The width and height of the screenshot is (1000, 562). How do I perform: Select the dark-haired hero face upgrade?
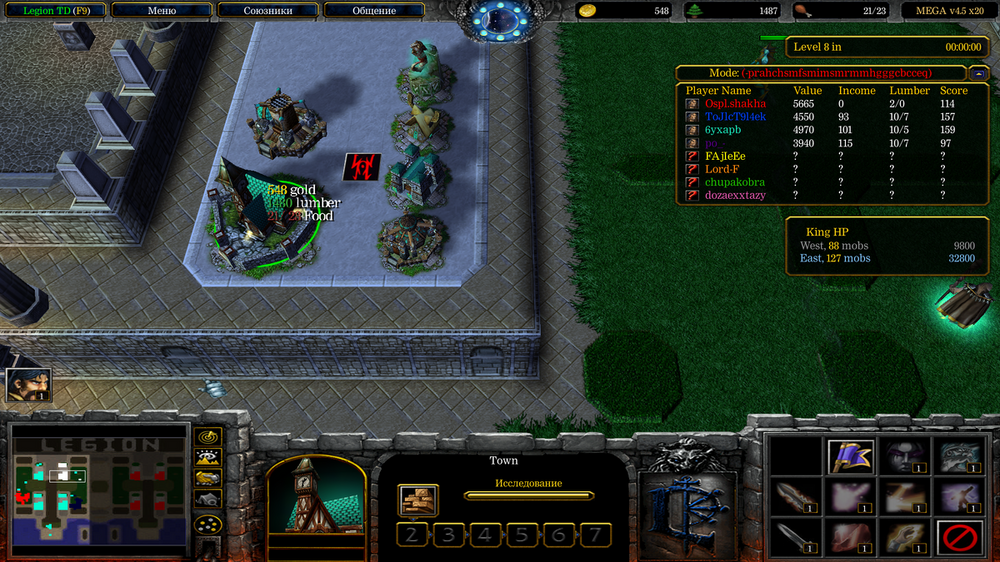905,456
